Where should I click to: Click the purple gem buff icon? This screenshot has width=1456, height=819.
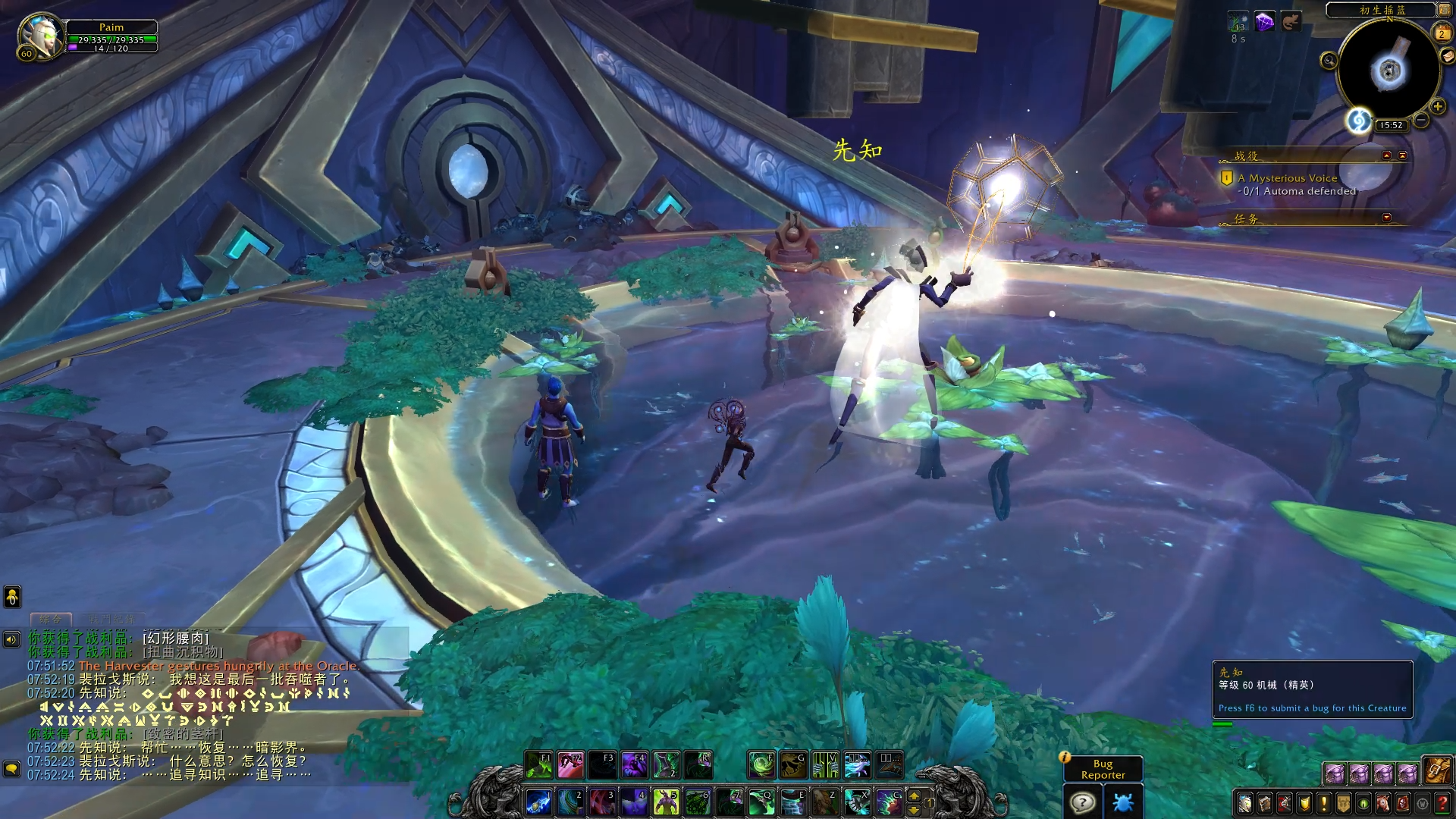coord(1264,22)
